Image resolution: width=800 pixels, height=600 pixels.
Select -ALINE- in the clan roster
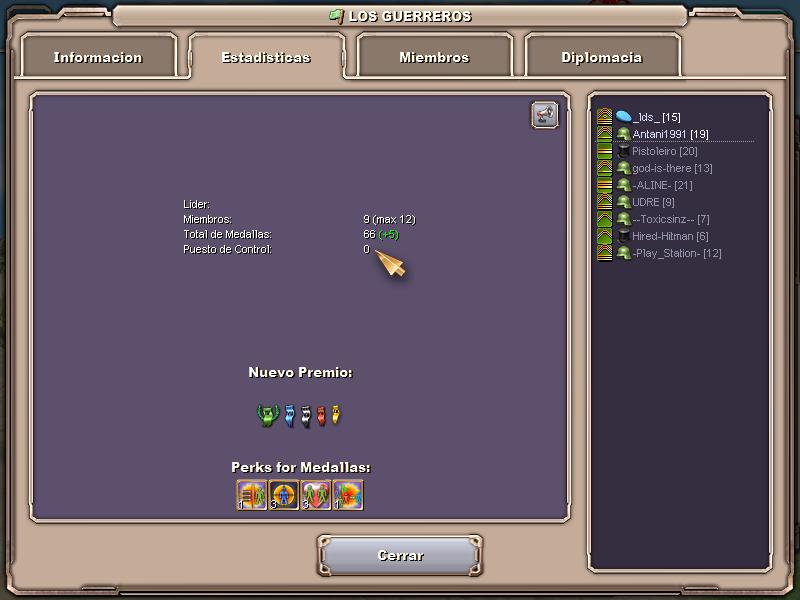pos(662,185)
